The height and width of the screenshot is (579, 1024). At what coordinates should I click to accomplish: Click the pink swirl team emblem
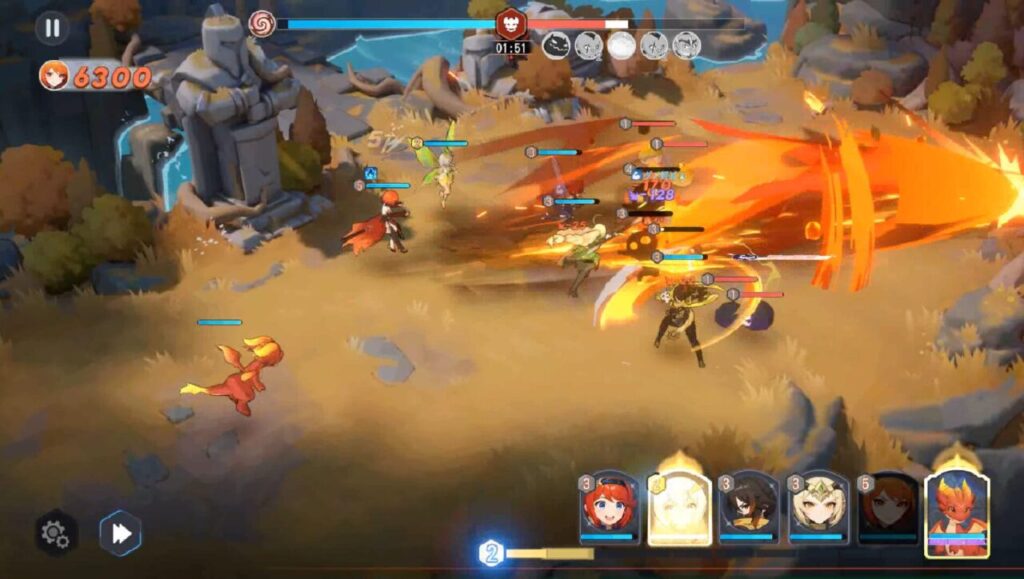tap(261, 23)
